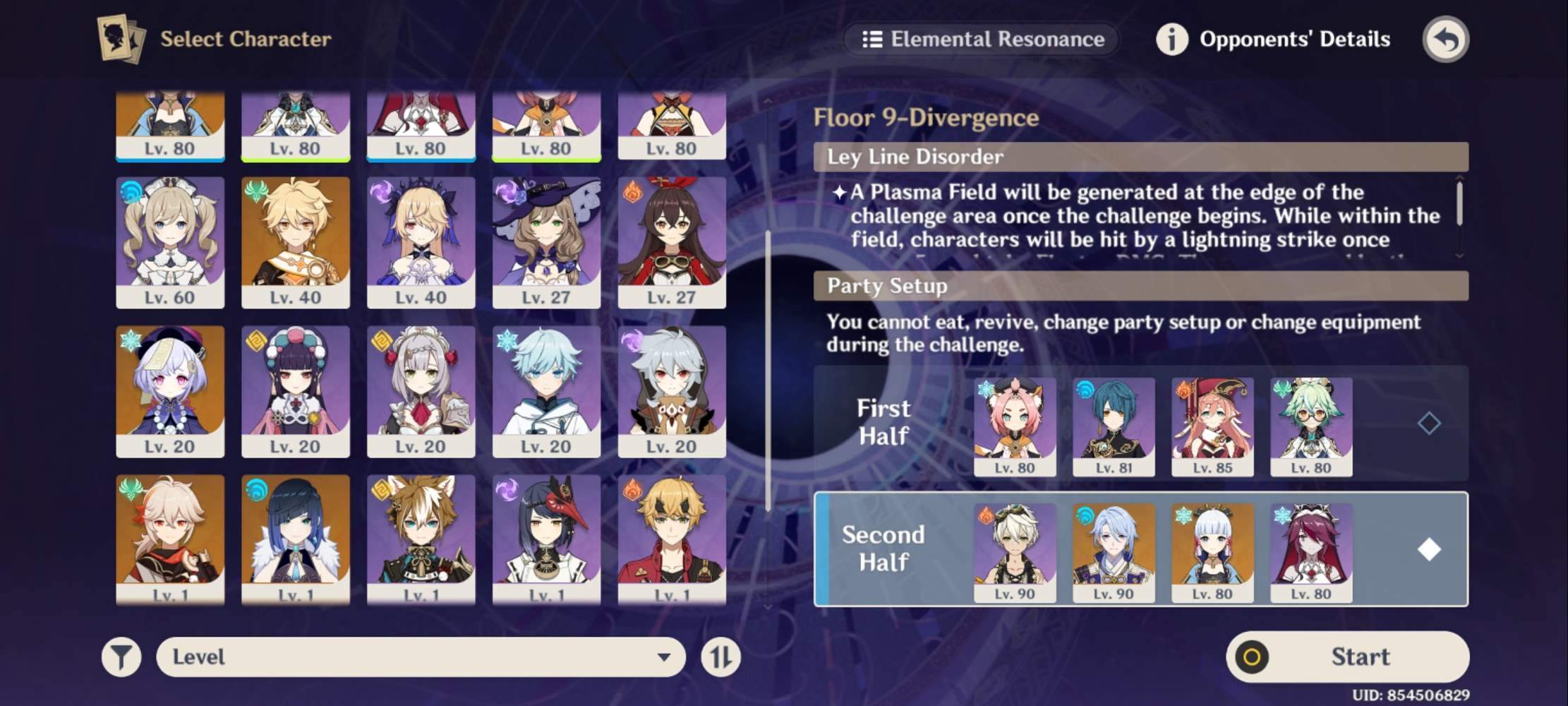
Task: Open the Elemental Resonance menu
Action: 981,40
